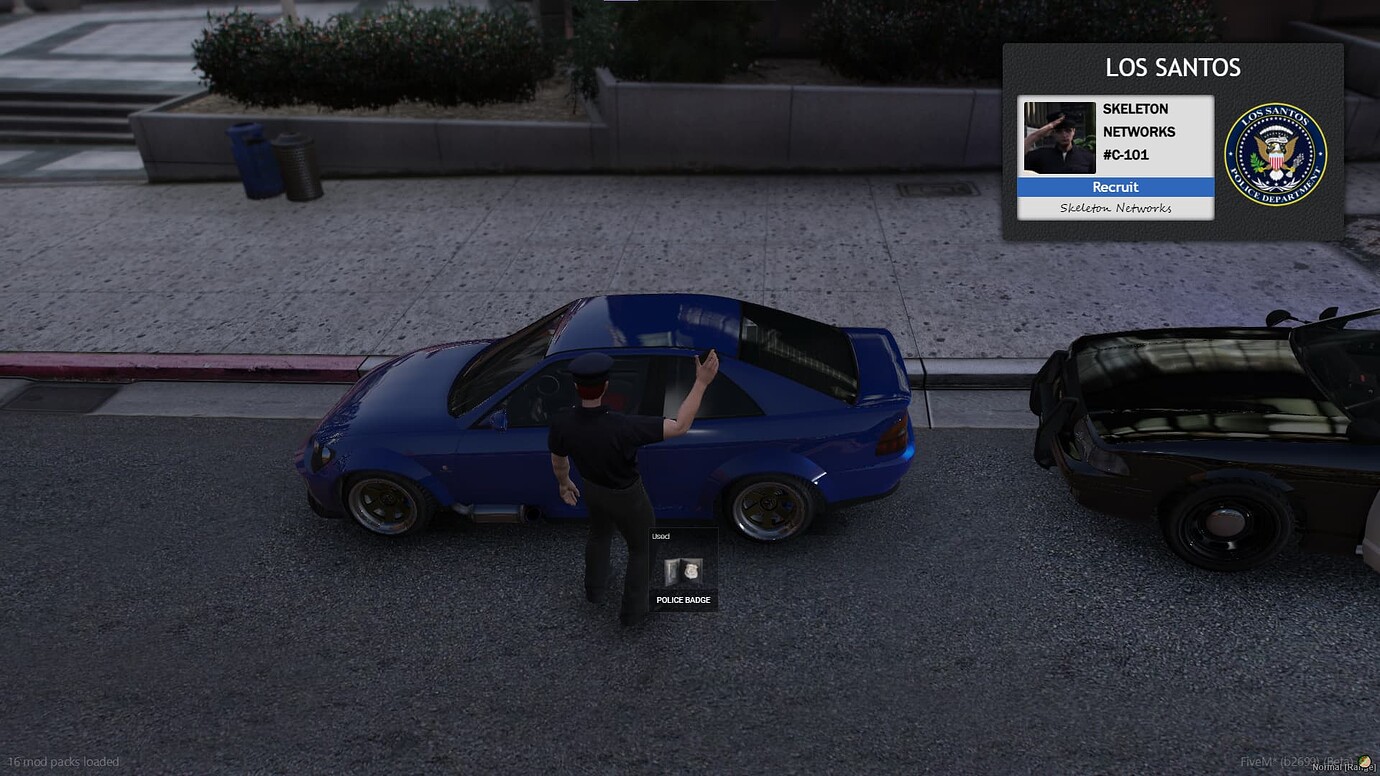Select the Skeleton Networks signature line
This screenshot has width=1380, height=776.
point(1115,208)
